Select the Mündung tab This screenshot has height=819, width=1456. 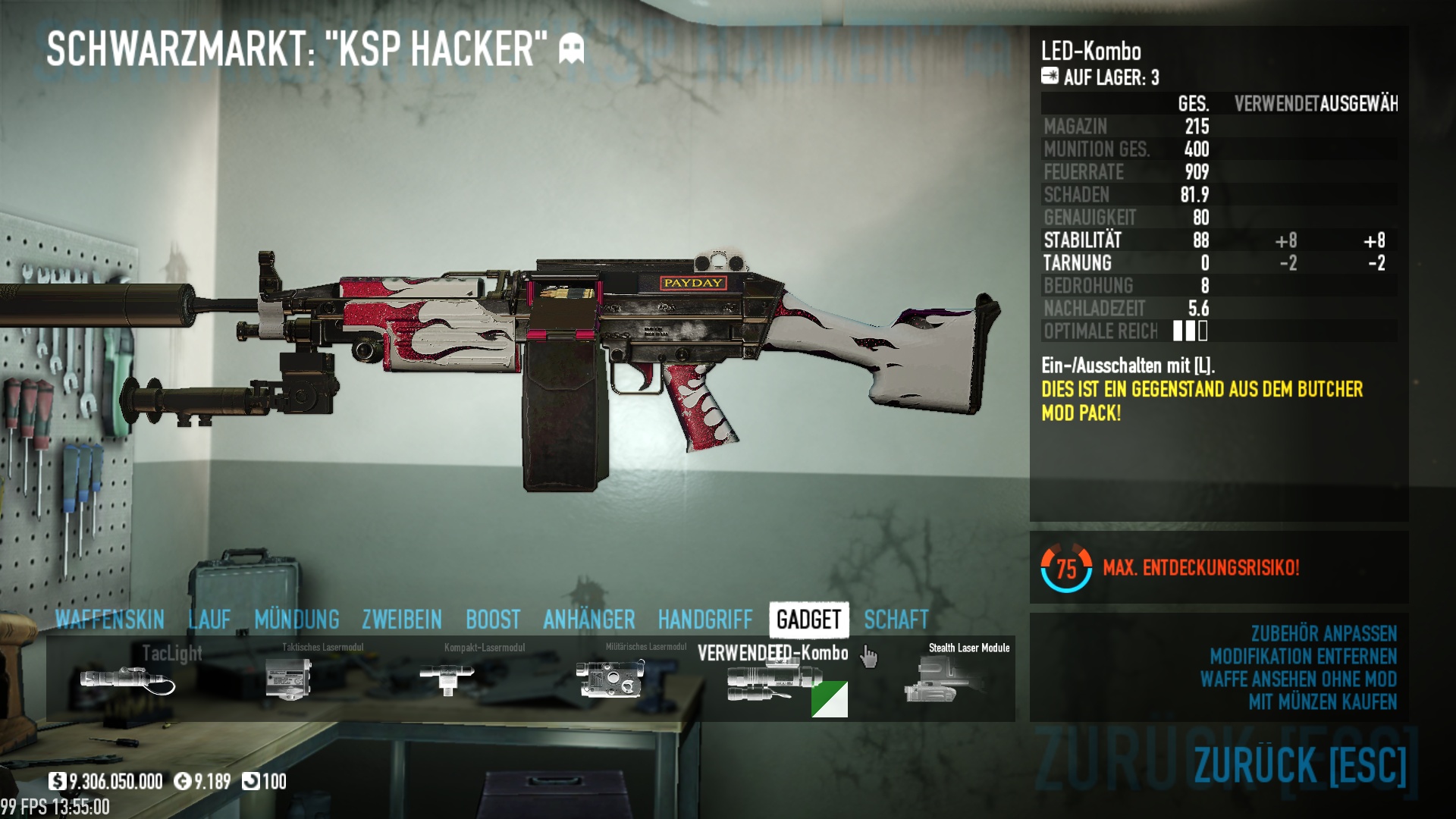coord(297,620)
